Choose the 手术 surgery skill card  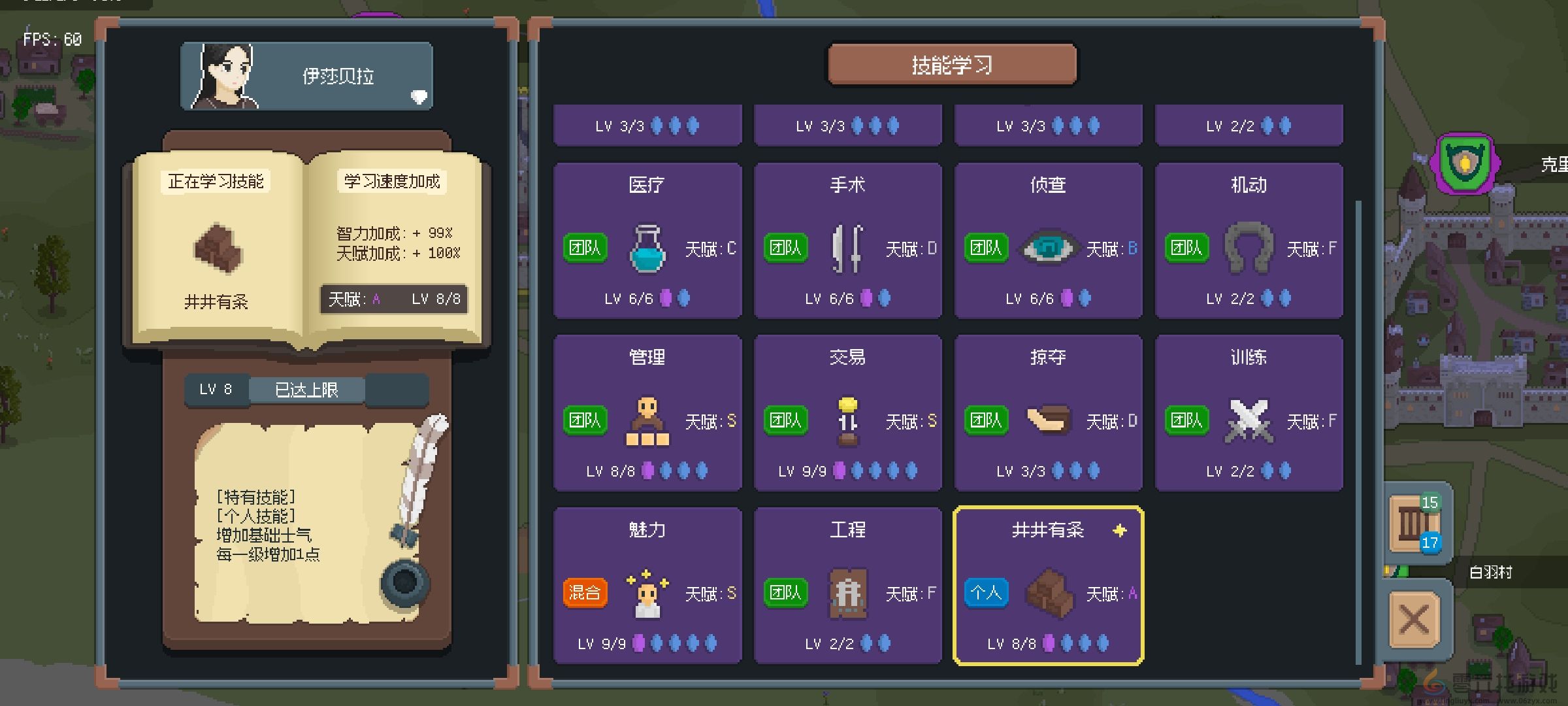pyautogui.click(x=847, y=241)
